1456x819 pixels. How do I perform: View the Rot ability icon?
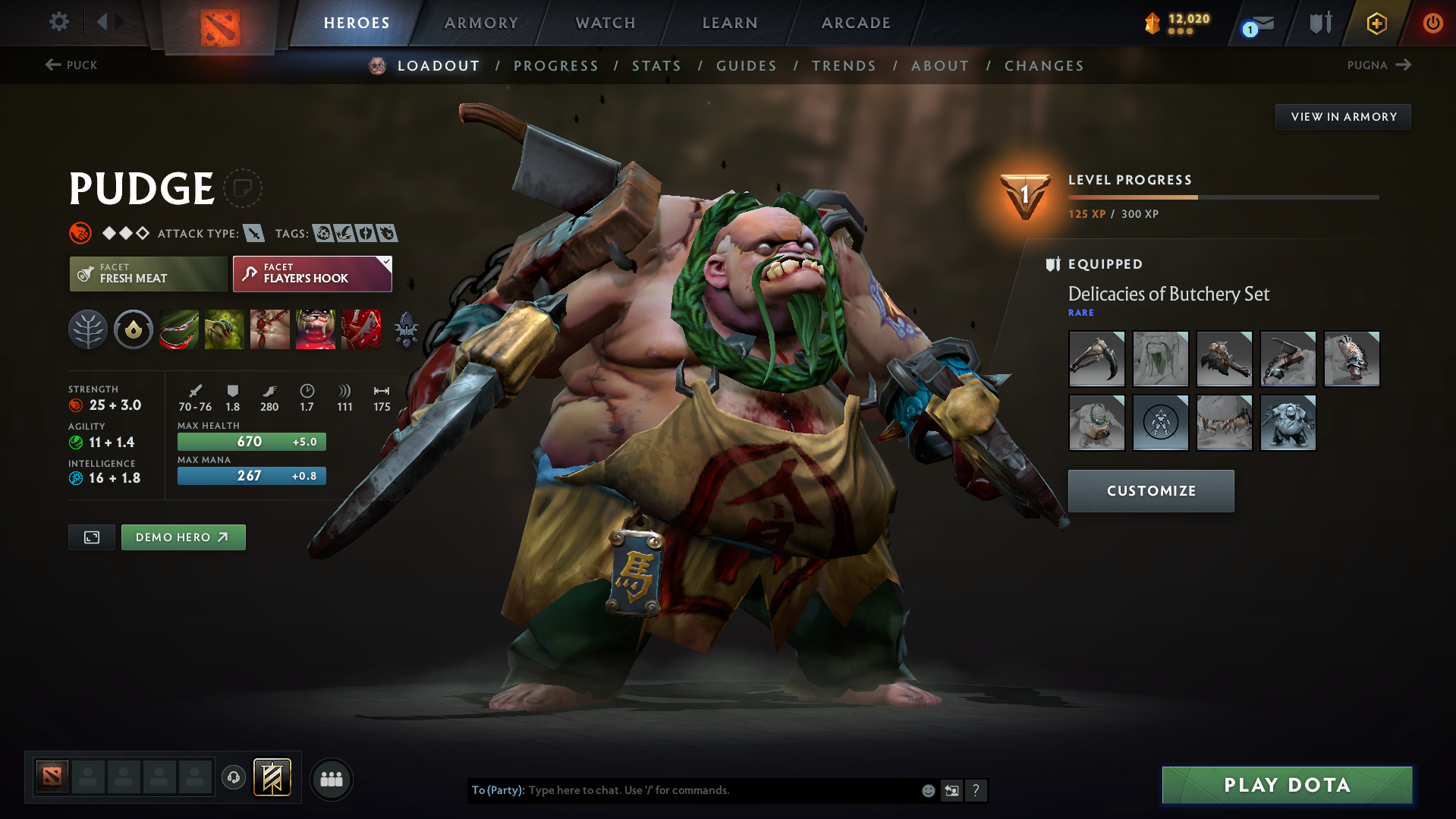coord(225,329)
